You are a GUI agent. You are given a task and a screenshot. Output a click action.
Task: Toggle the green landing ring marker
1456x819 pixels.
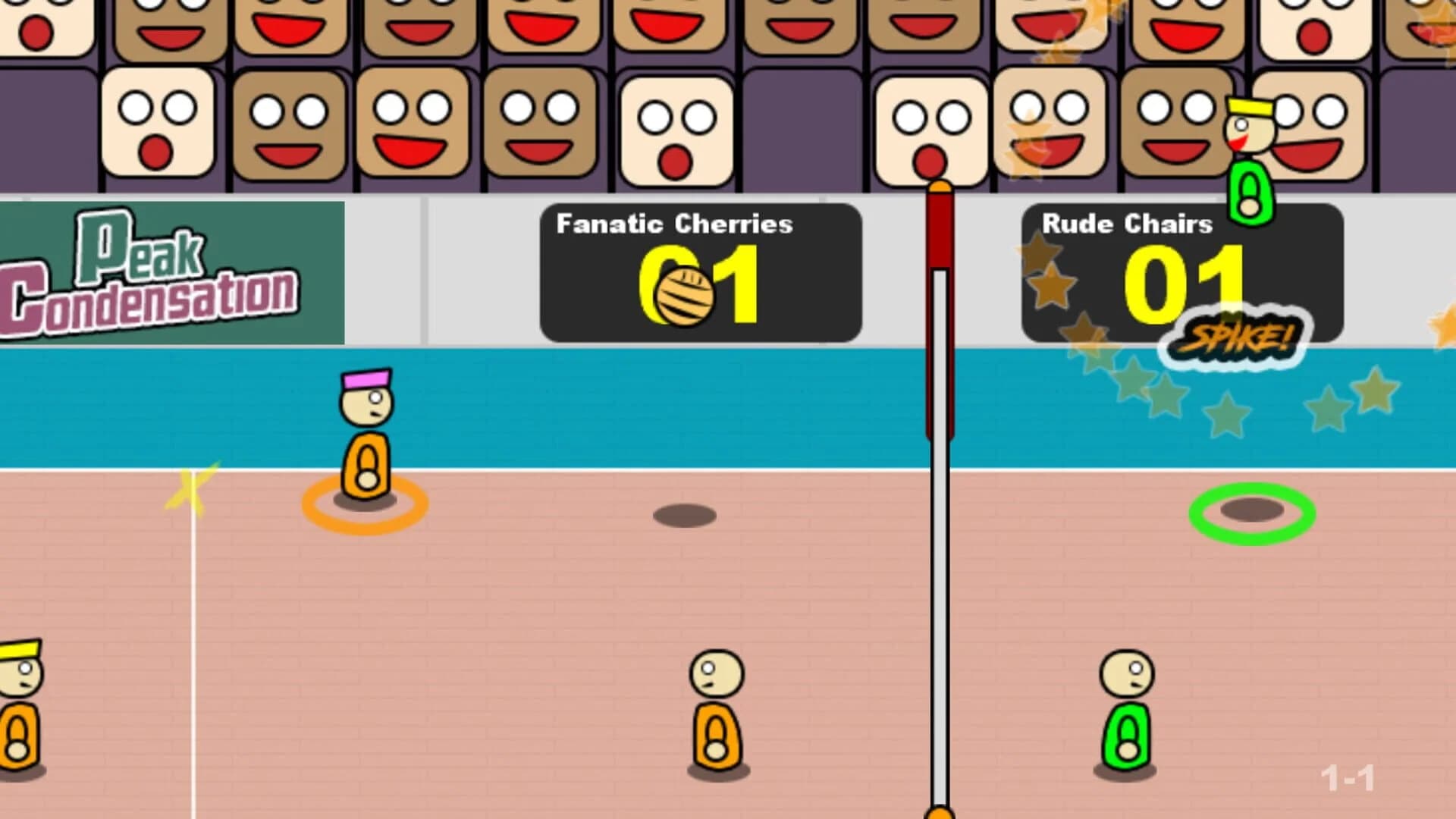coord(1251,514)
